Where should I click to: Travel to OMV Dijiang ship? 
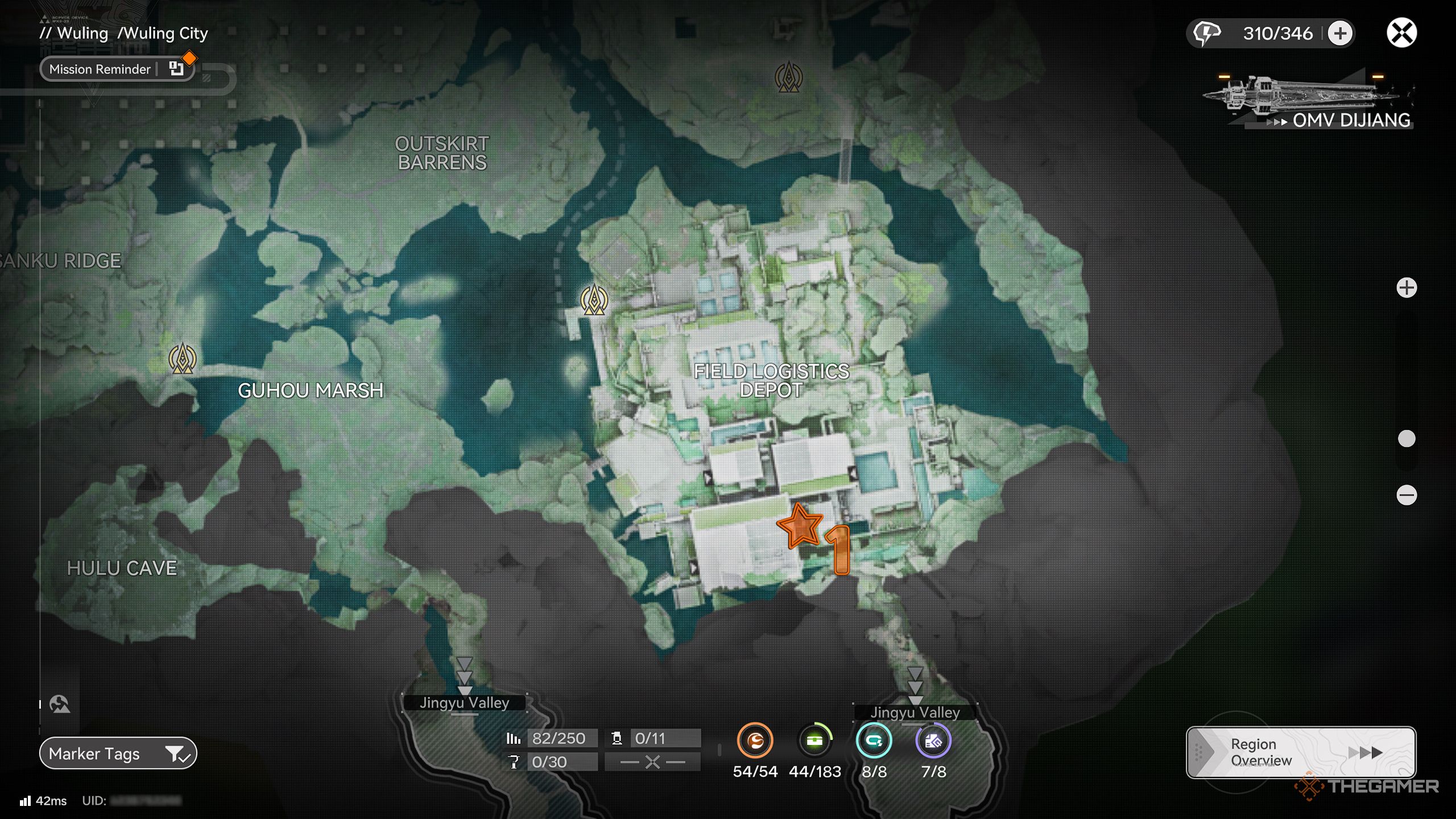1308,102
